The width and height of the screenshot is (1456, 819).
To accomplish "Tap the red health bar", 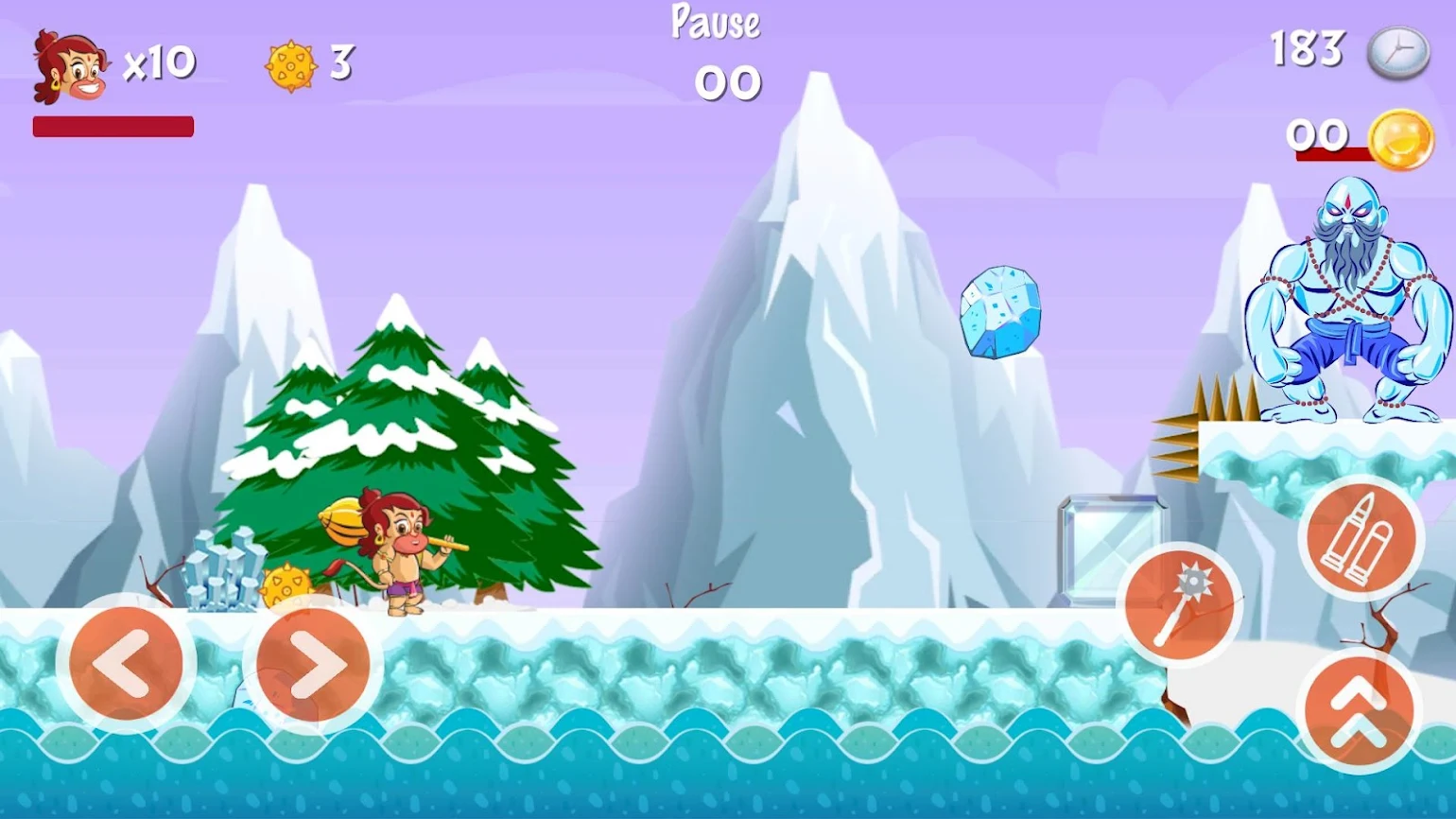I will (x=112, y=126).
